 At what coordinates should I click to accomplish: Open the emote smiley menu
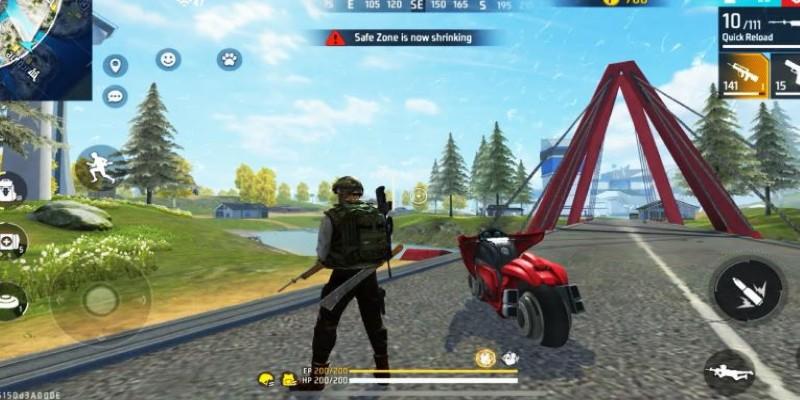point(168,60)
